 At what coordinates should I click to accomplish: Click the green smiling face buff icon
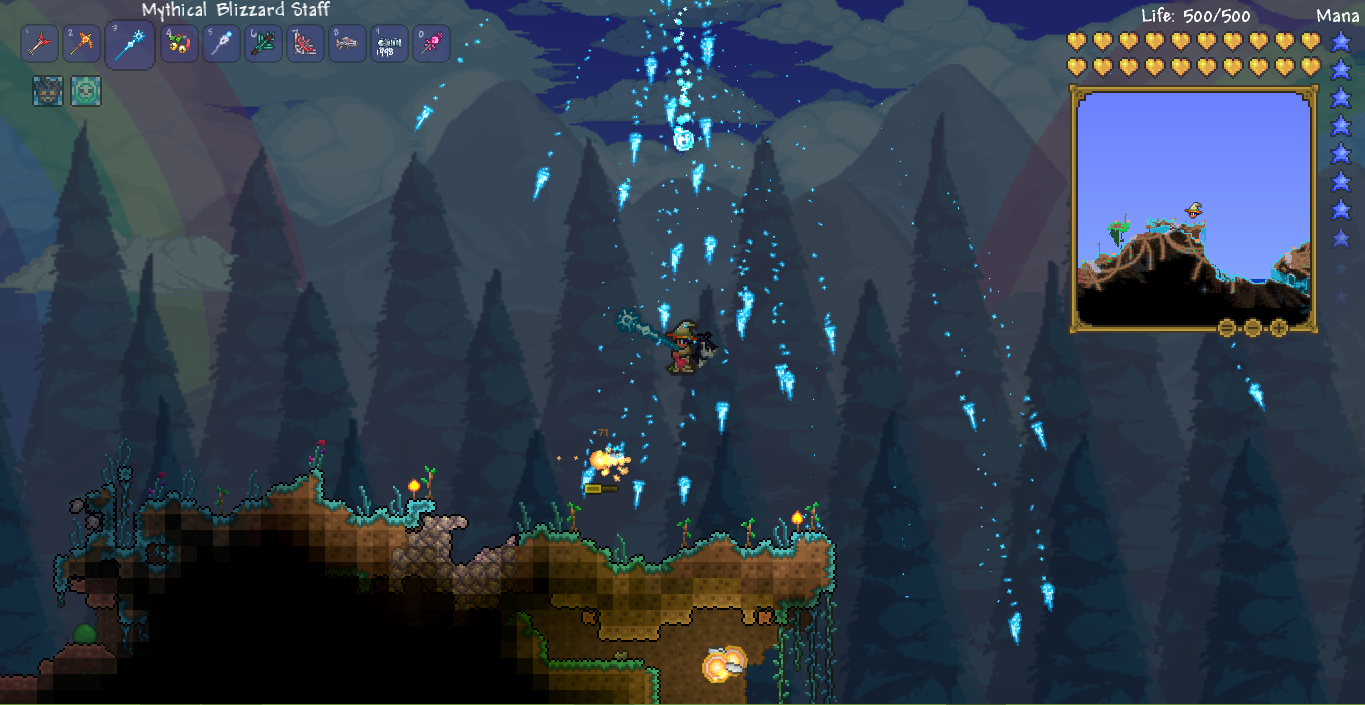coord(86,92)
